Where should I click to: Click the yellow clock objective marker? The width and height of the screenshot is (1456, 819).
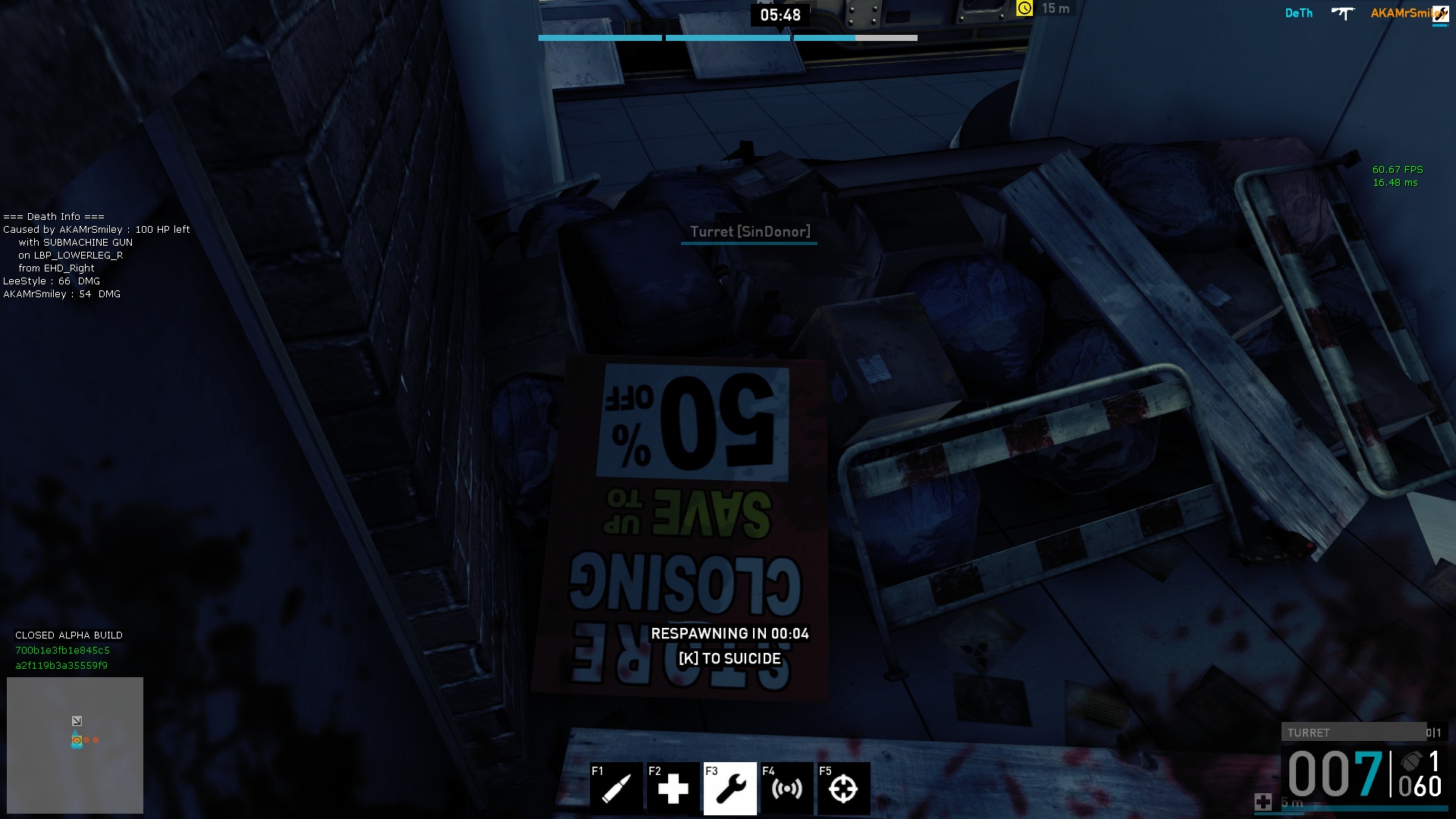(1025, 8)
